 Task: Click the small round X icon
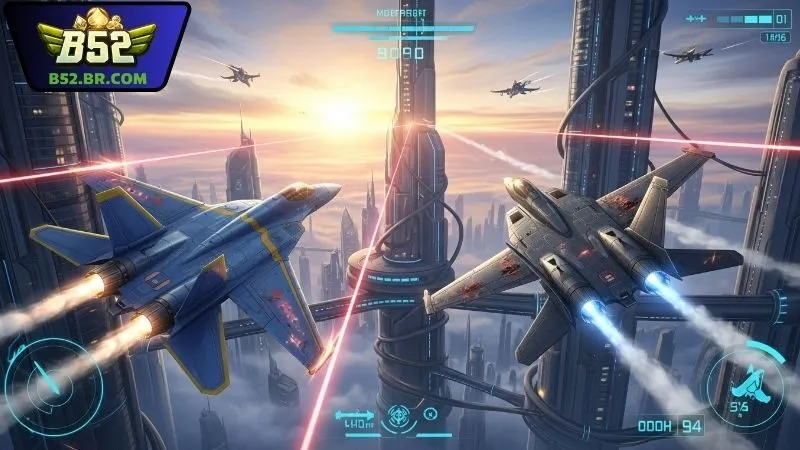coord(430,412)
